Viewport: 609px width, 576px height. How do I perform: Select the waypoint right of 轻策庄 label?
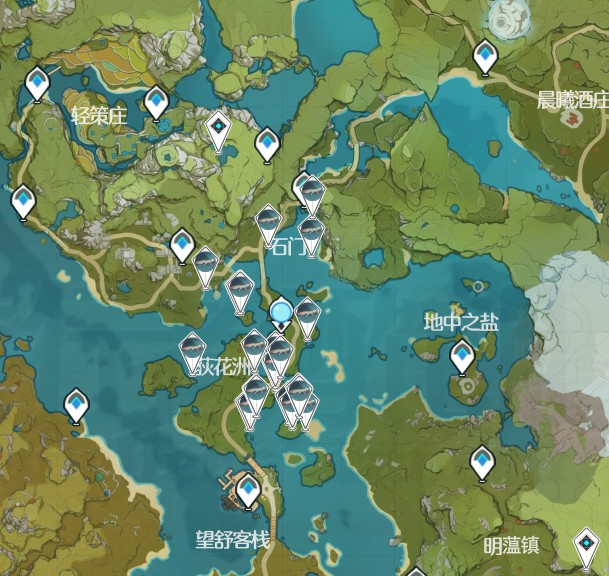click(x=156, y=101)
